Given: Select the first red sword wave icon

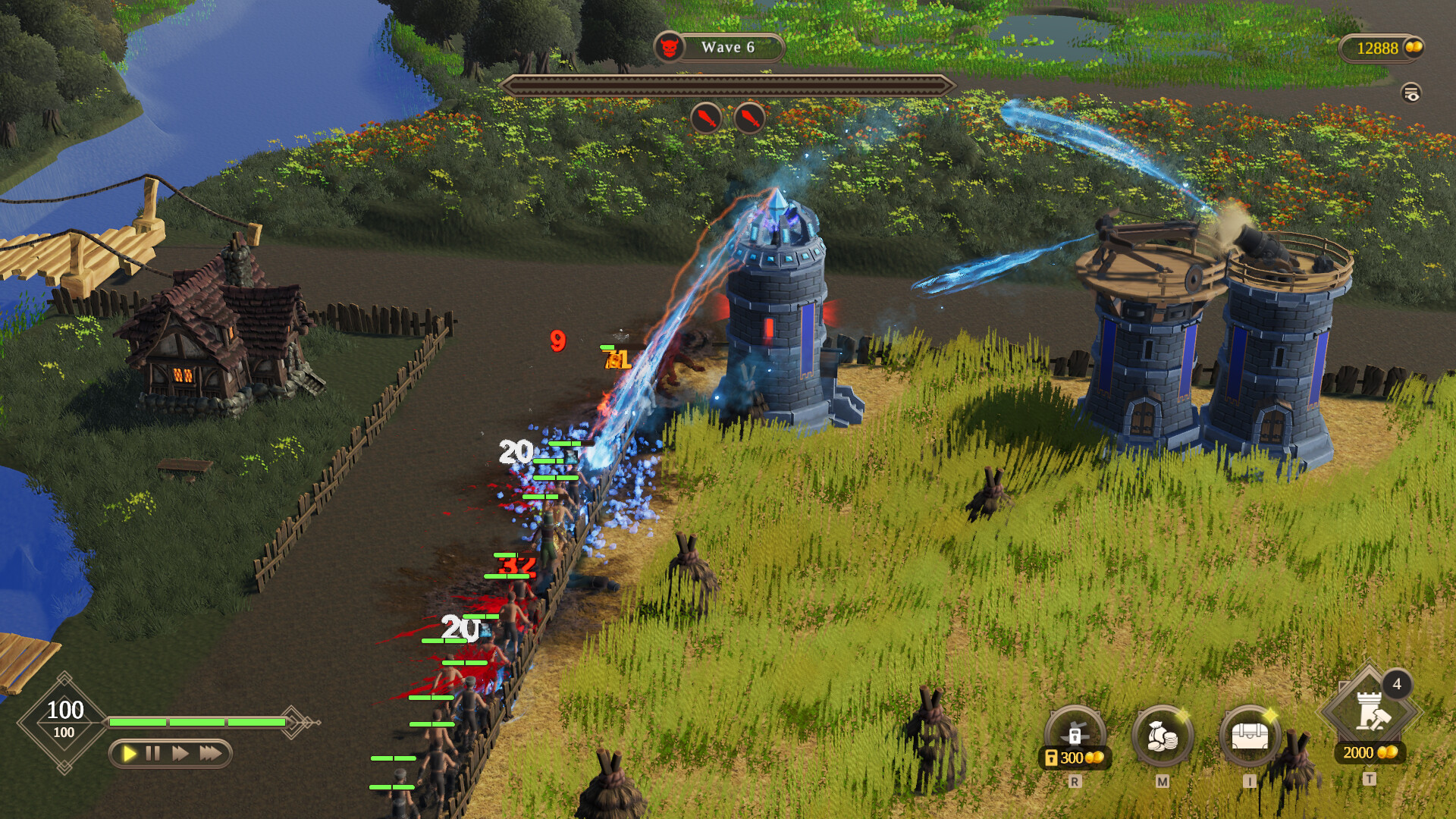Looking at the screenshot, I should (x=704, y=118).
